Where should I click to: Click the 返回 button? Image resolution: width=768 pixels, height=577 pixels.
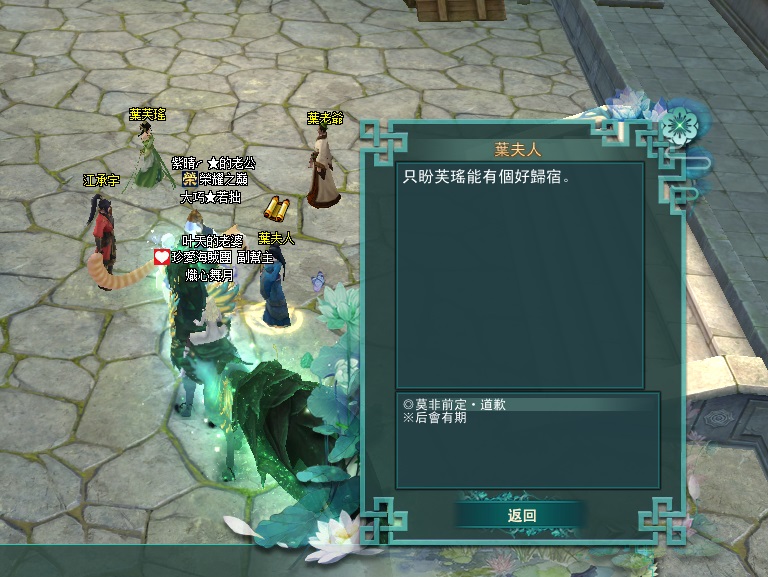pos(522,515)
